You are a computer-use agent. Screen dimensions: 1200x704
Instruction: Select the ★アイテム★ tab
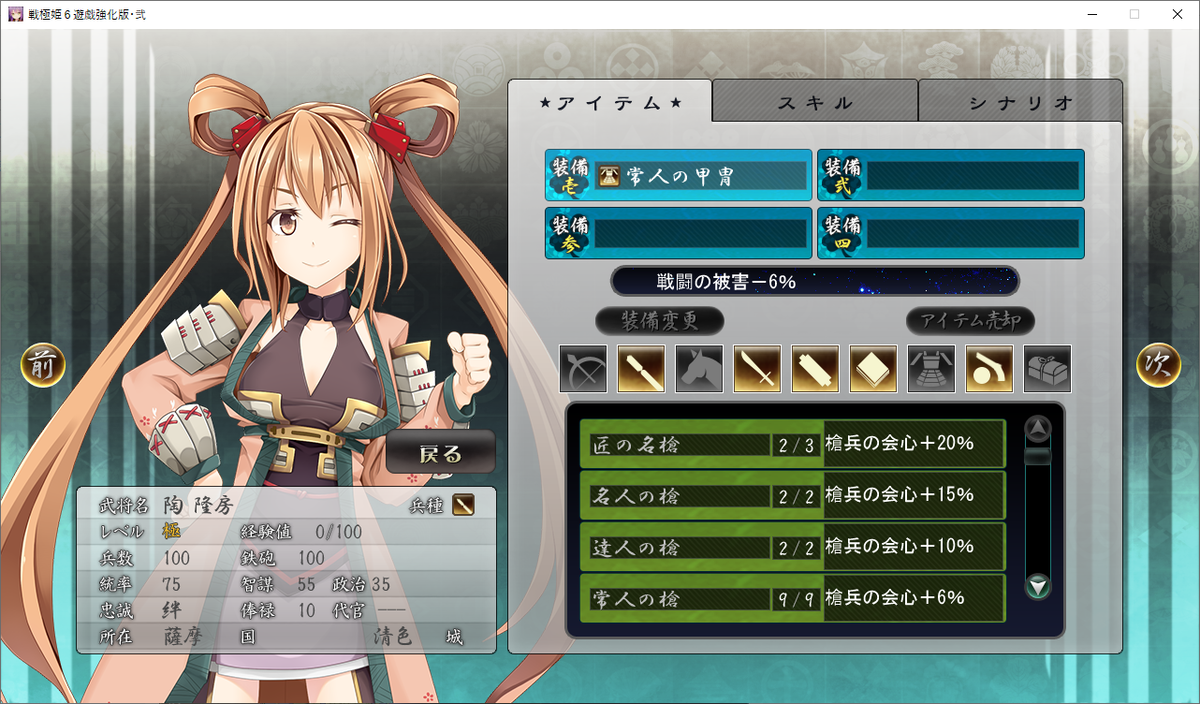point(610,102)
